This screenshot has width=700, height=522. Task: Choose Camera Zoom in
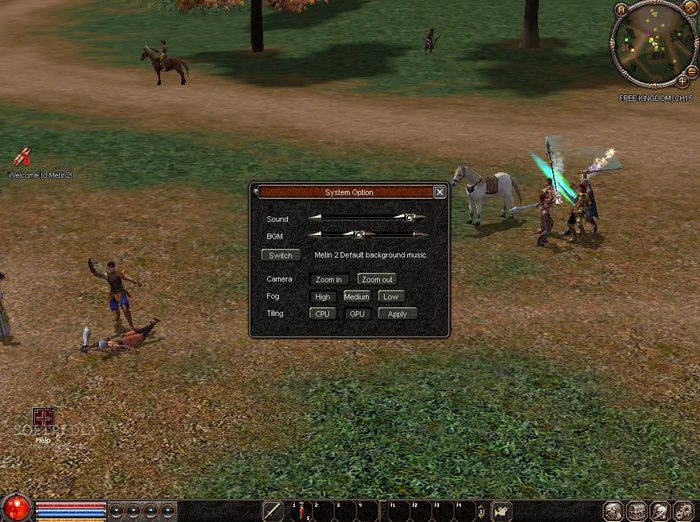point(329,279)
